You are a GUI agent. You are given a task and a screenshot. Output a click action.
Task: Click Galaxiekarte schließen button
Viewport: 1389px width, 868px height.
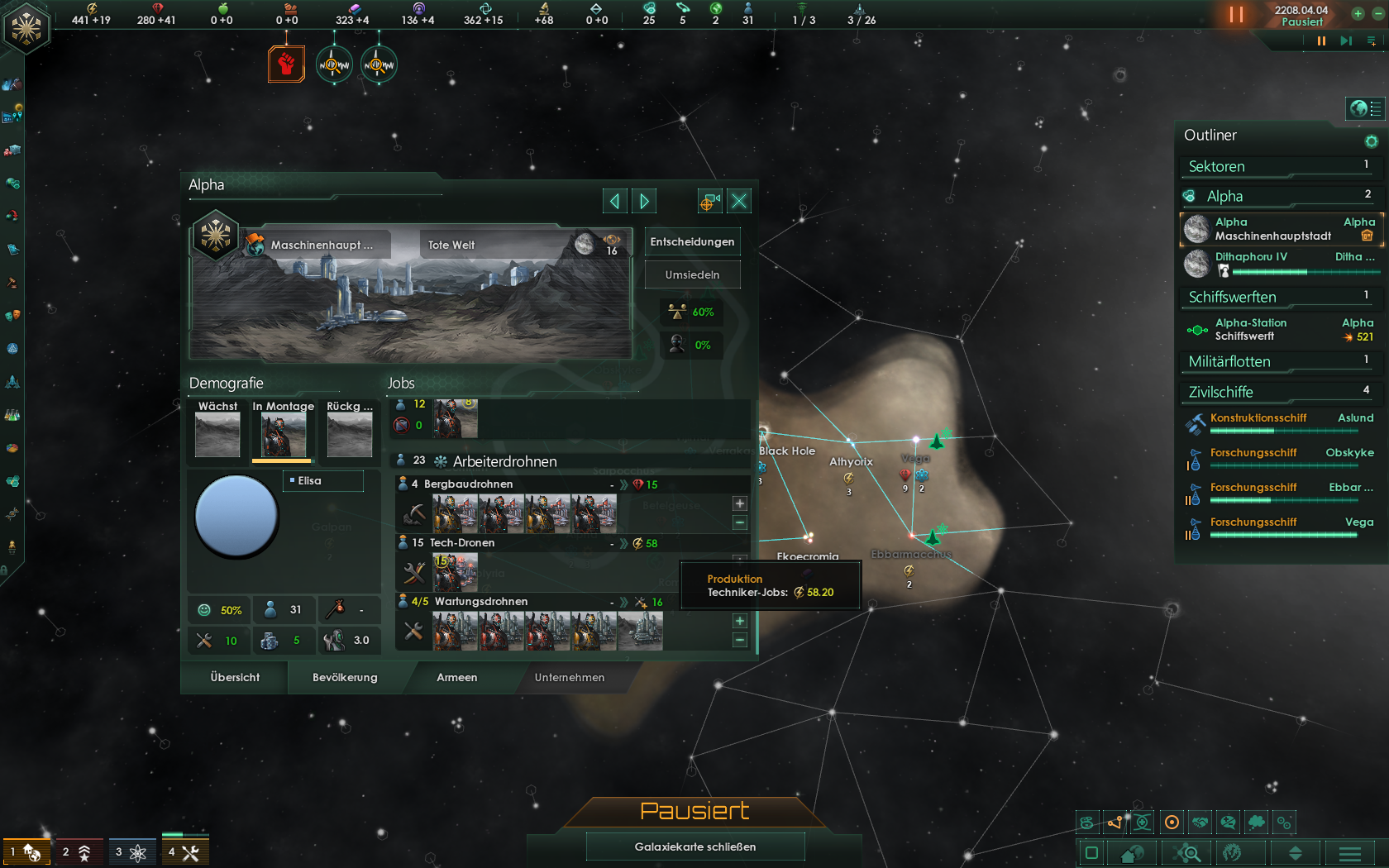click(694, 847)
